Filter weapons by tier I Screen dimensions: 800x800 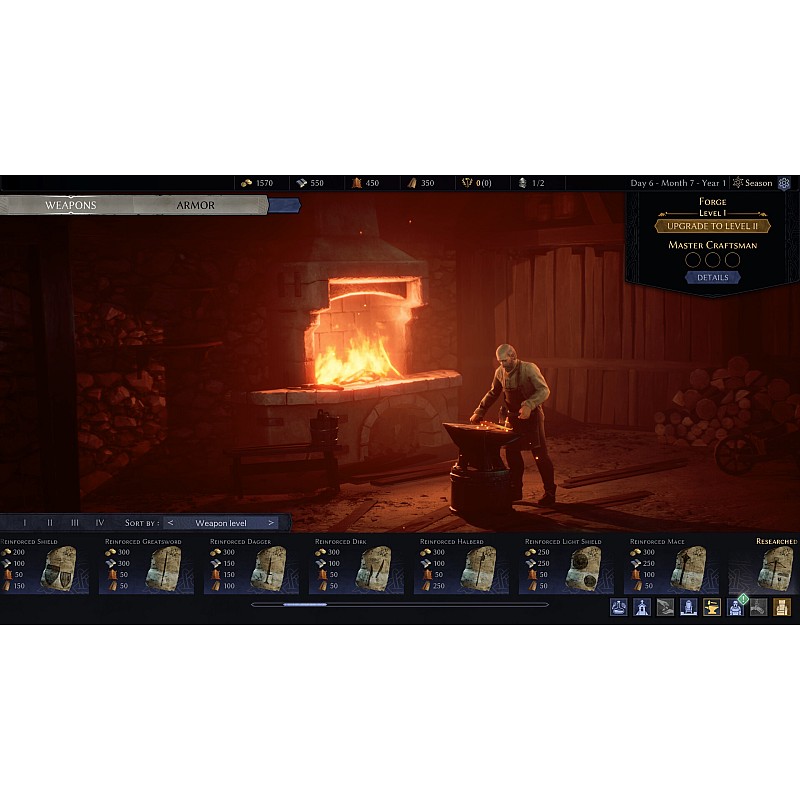click(25, 523)
